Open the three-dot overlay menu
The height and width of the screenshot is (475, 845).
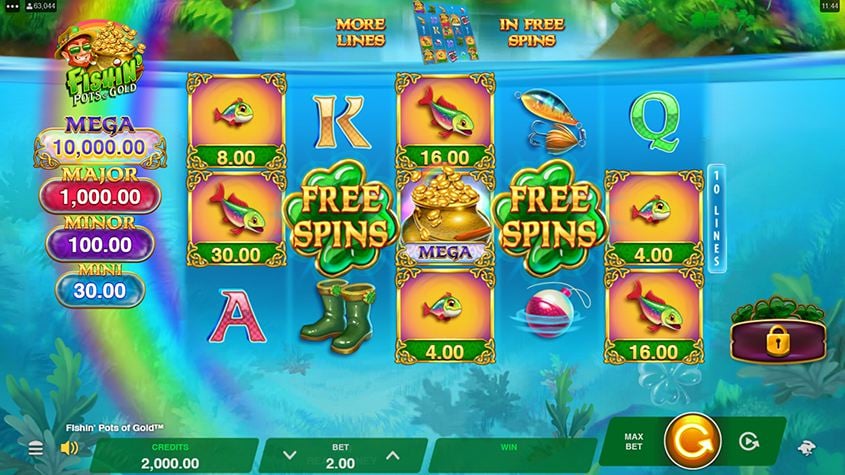point(12,6)
